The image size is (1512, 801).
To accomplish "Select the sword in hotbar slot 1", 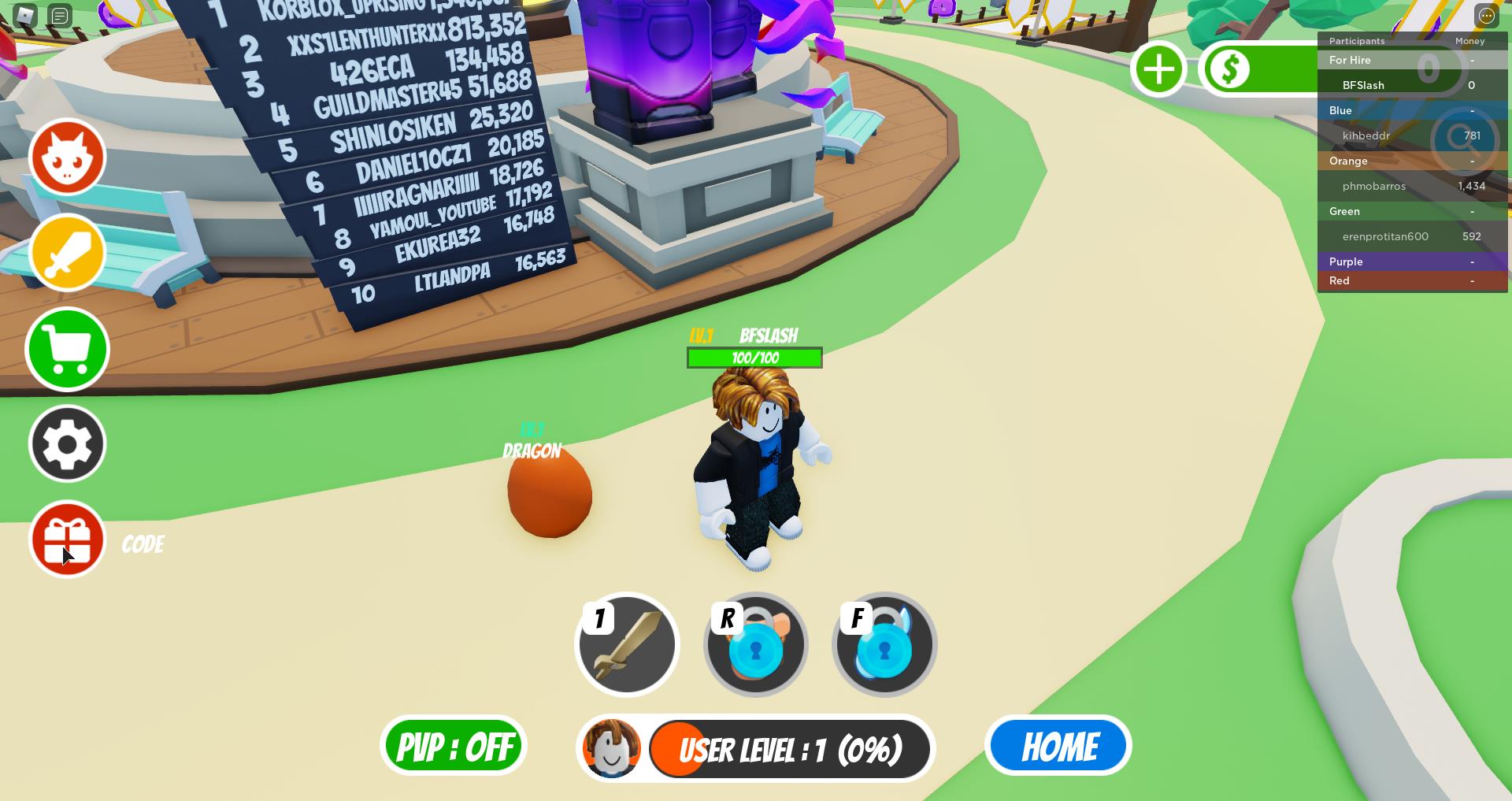I will point(627,643).
